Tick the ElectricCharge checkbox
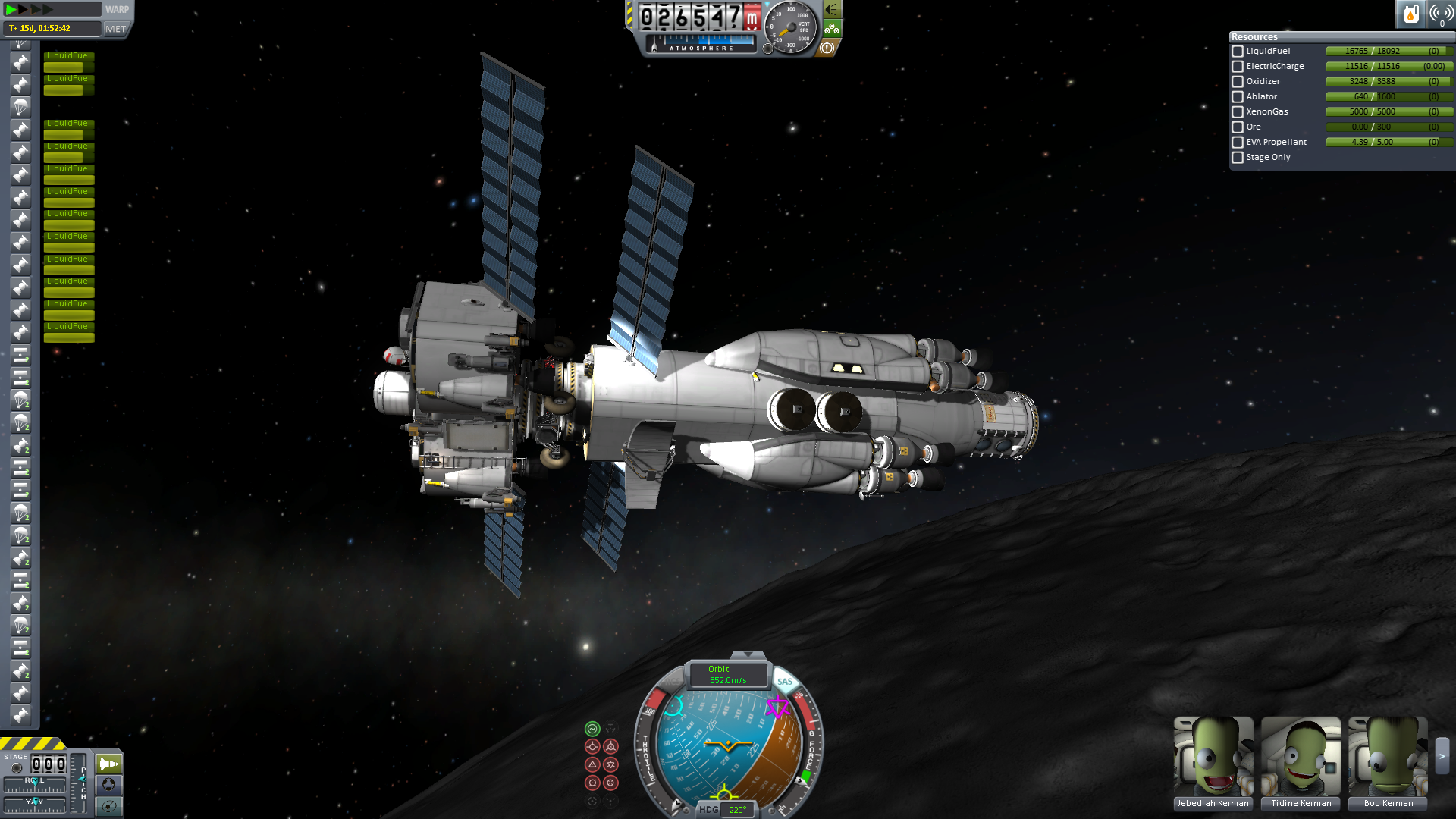Screen dimensions: 1456x819 click(x=1238, y=67)
